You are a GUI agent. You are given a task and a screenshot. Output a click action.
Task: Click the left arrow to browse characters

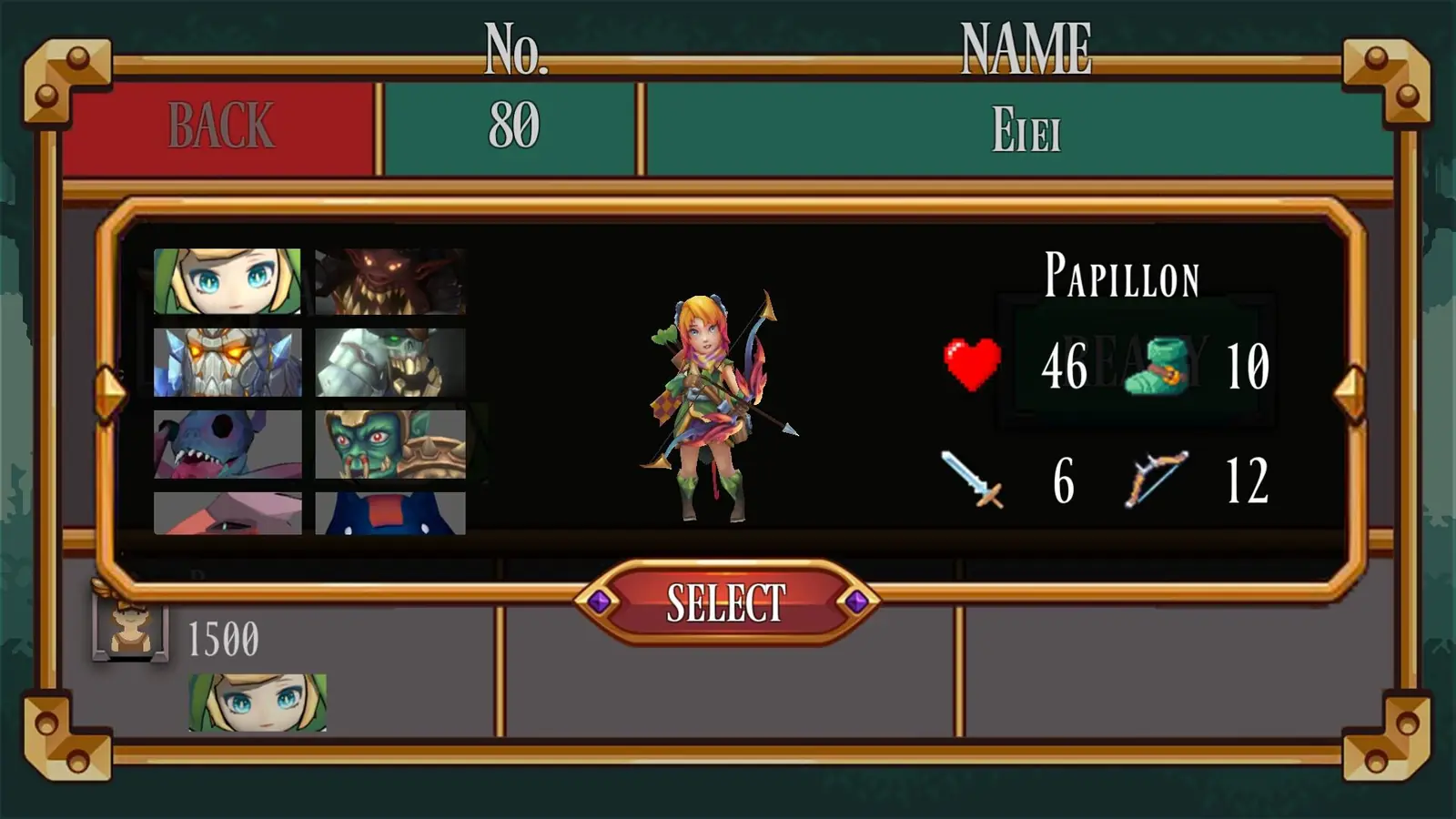[111, 387]
